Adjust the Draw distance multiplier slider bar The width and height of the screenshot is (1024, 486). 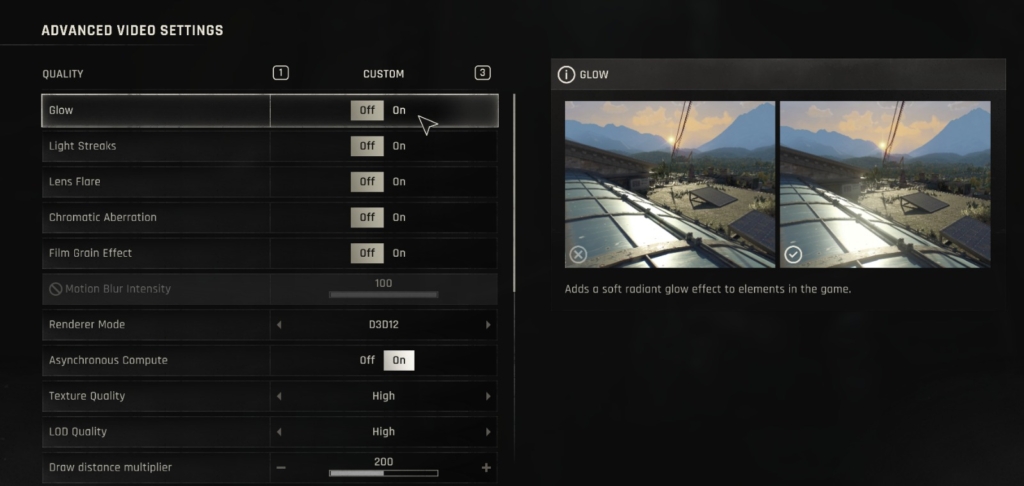[x=383, y=473]
